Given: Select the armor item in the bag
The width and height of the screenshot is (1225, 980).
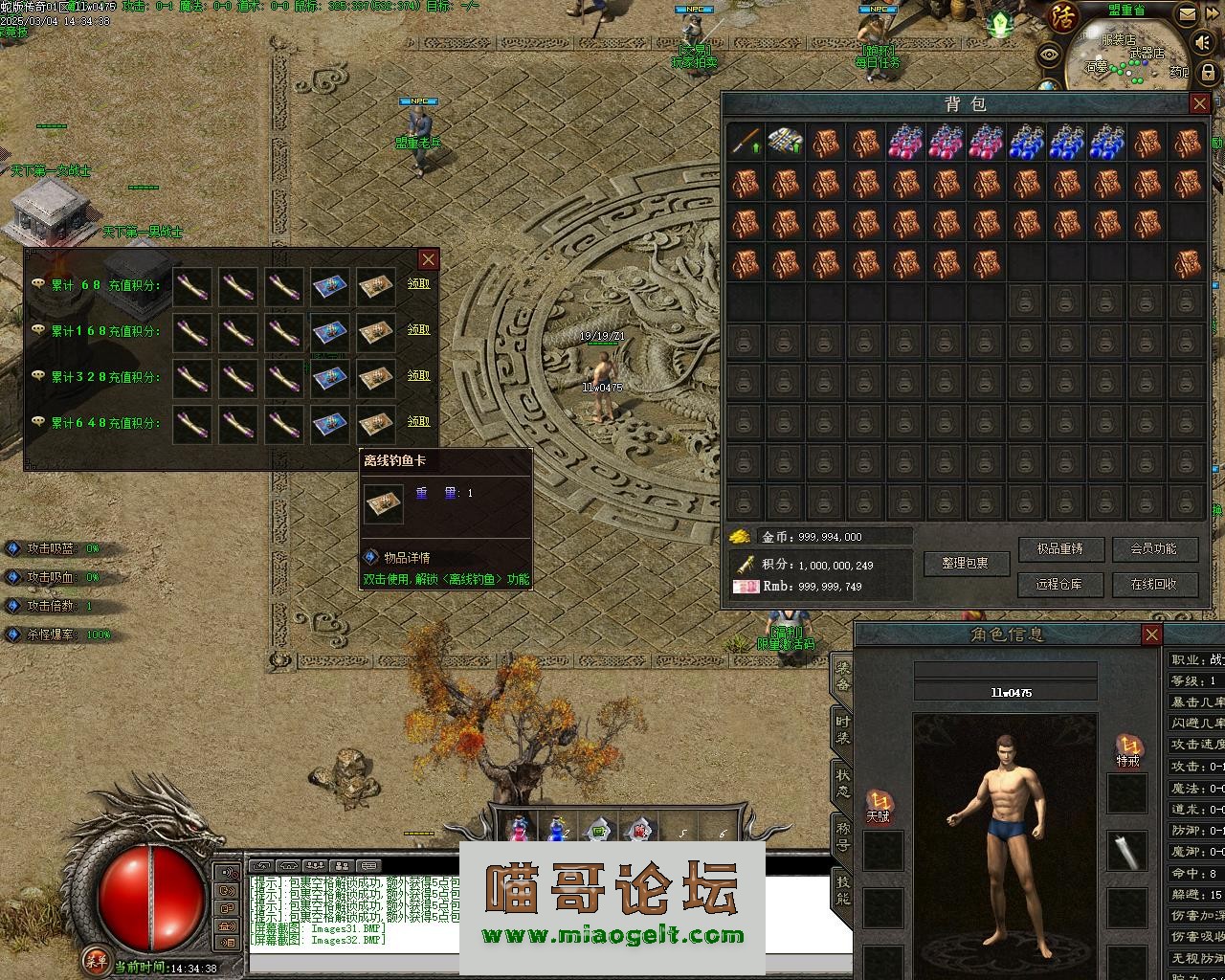Looking at the screenshot, I should 785,143.
